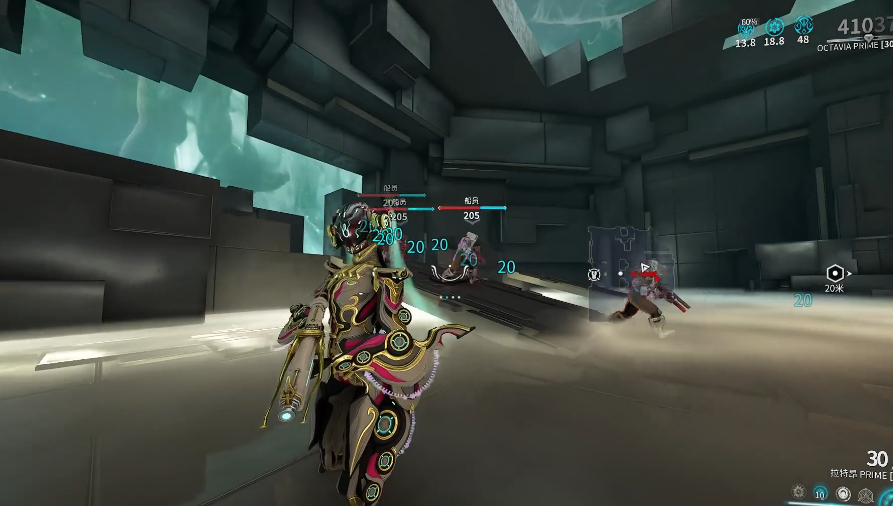Activate the glowing ability icon showing 10
Screen dimensions: 893x506
coord(820,493)
